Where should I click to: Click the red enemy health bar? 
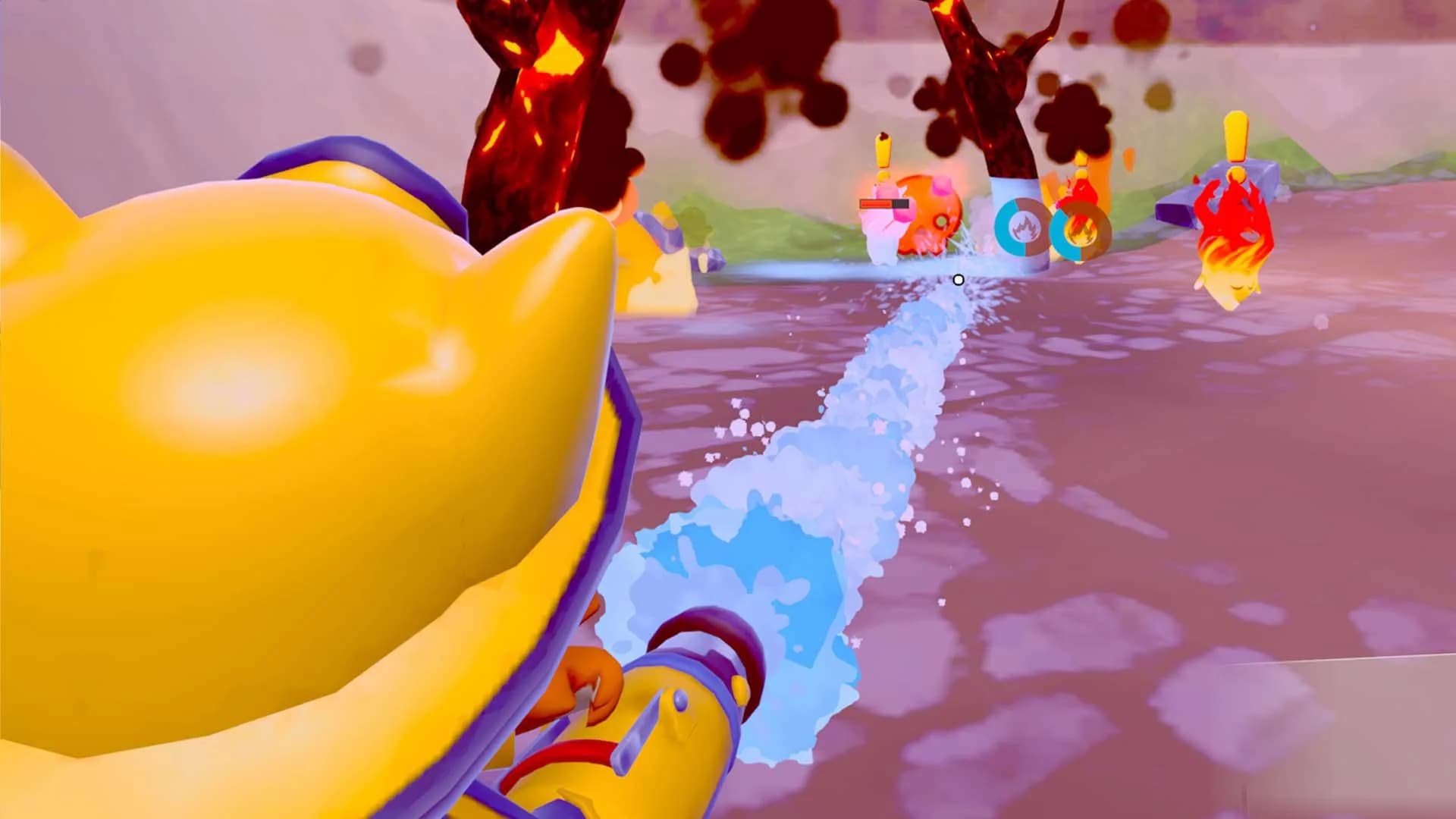(878, 203)
